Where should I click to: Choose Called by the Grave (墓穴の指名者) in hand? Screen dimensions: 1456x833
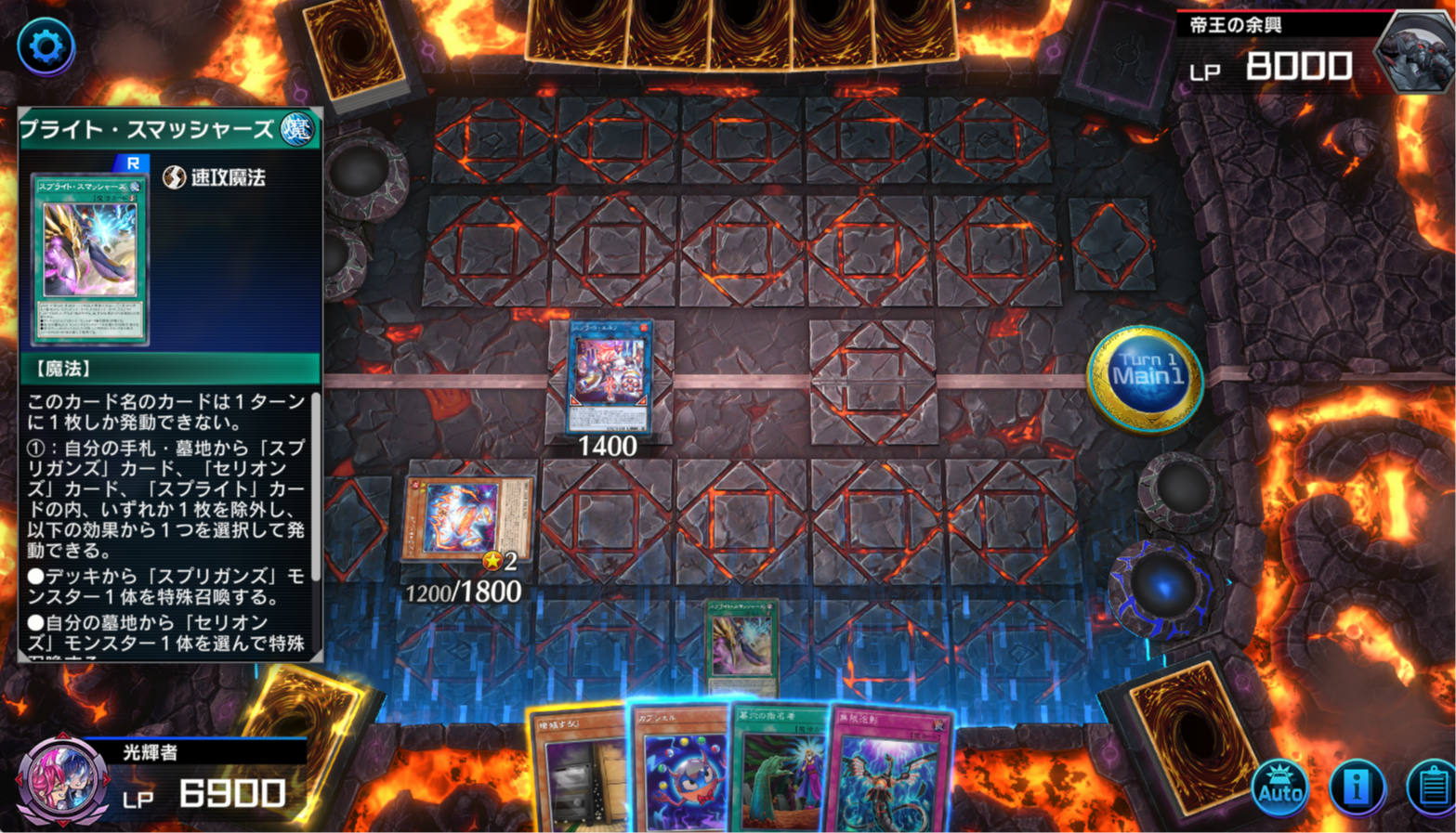[x=779, y=773]
